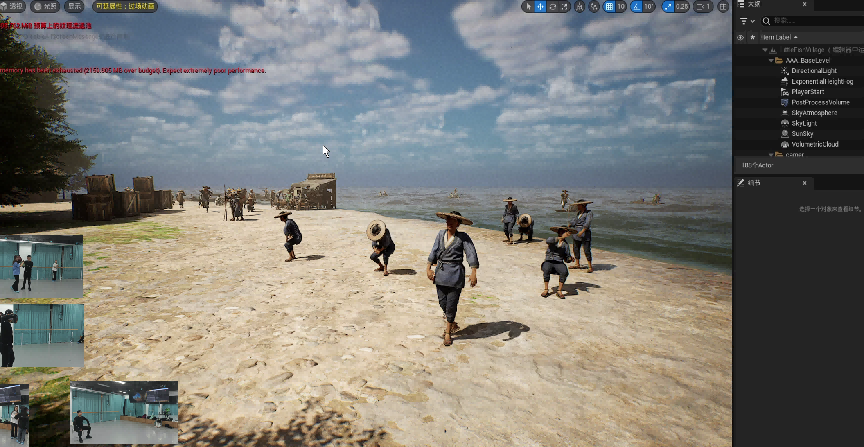This screenshot has width=864, height=447.
Task: Open the camera speed setting
Action: tap(702, 6)
